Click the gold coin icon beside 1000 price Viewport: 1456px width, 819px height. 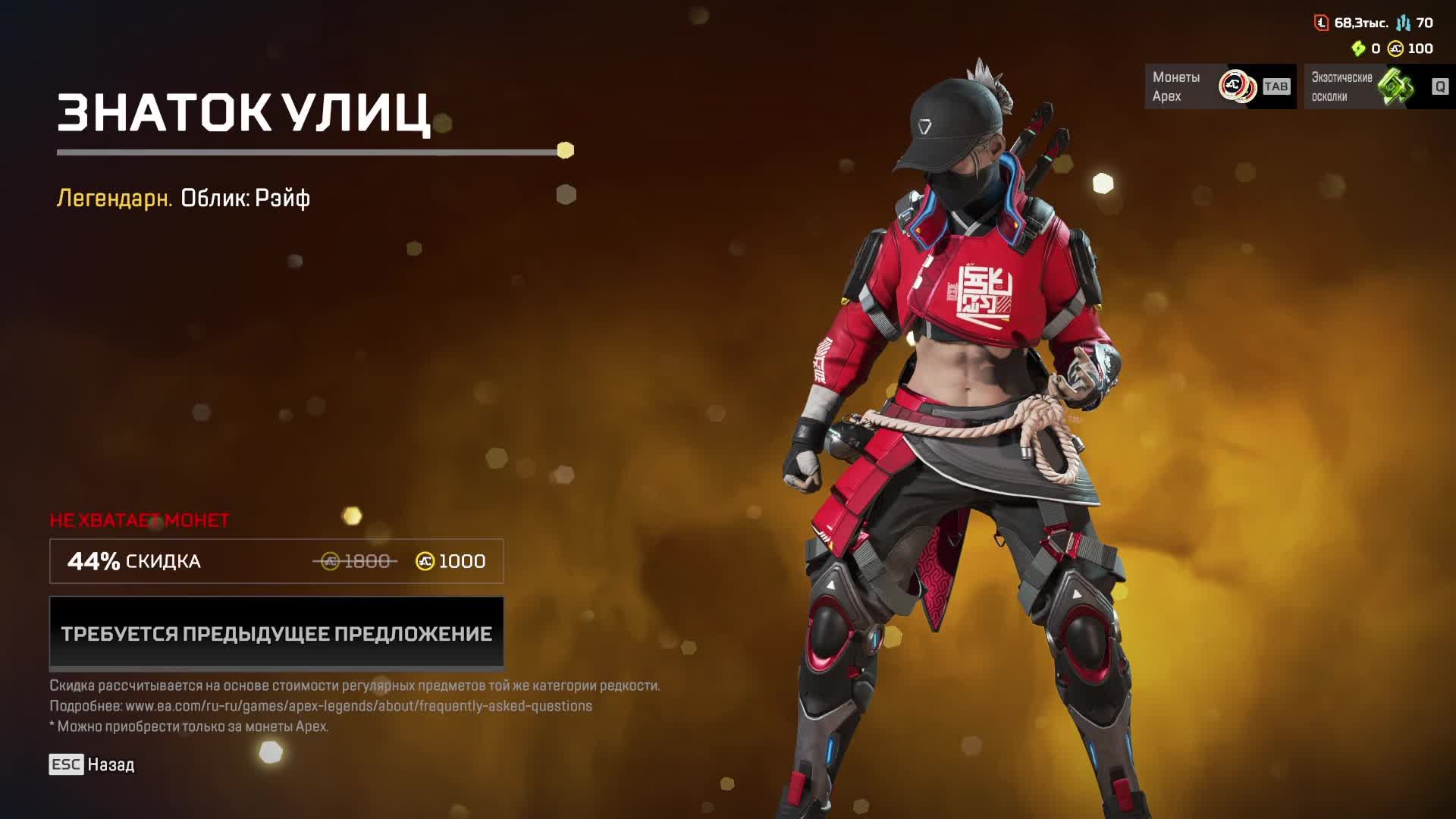(425, 562)
